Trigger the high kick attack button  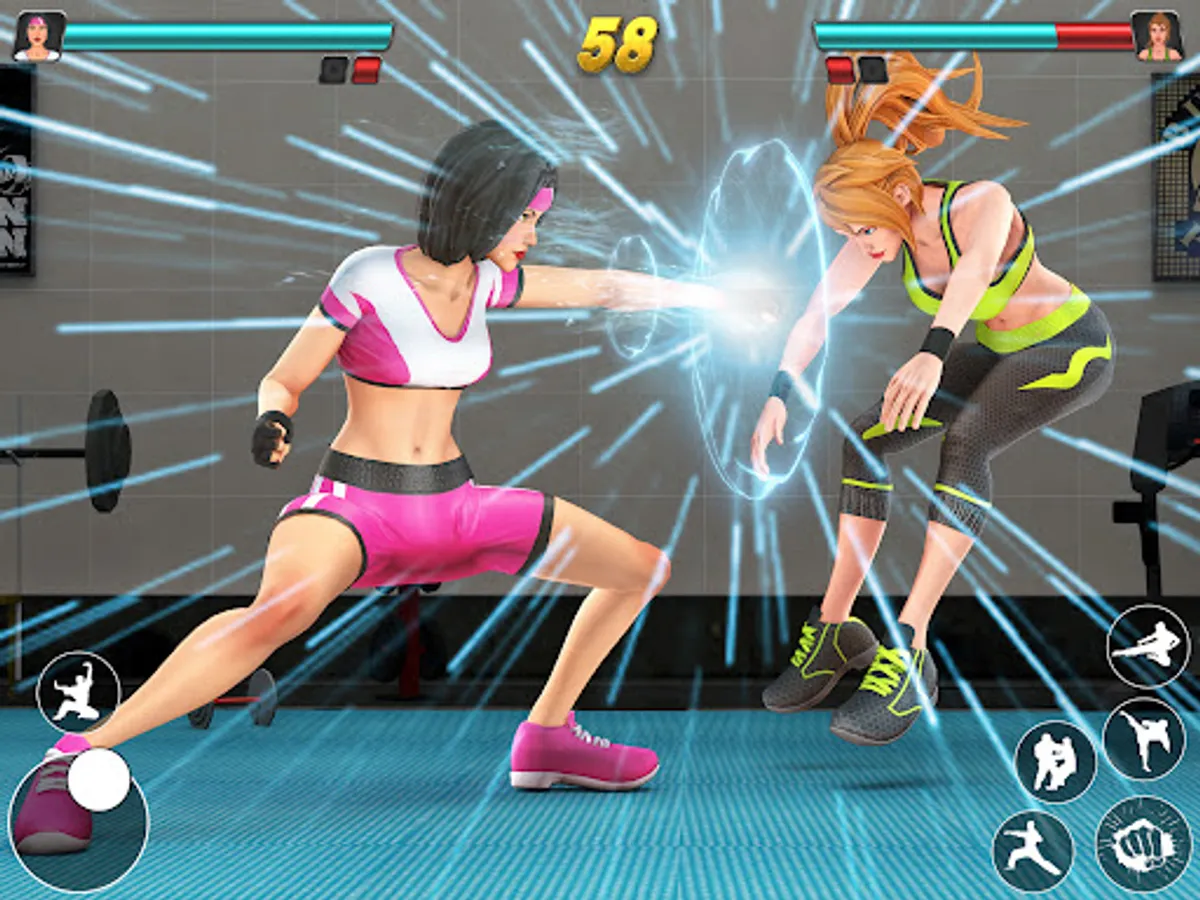click(x=1143, y=738)
